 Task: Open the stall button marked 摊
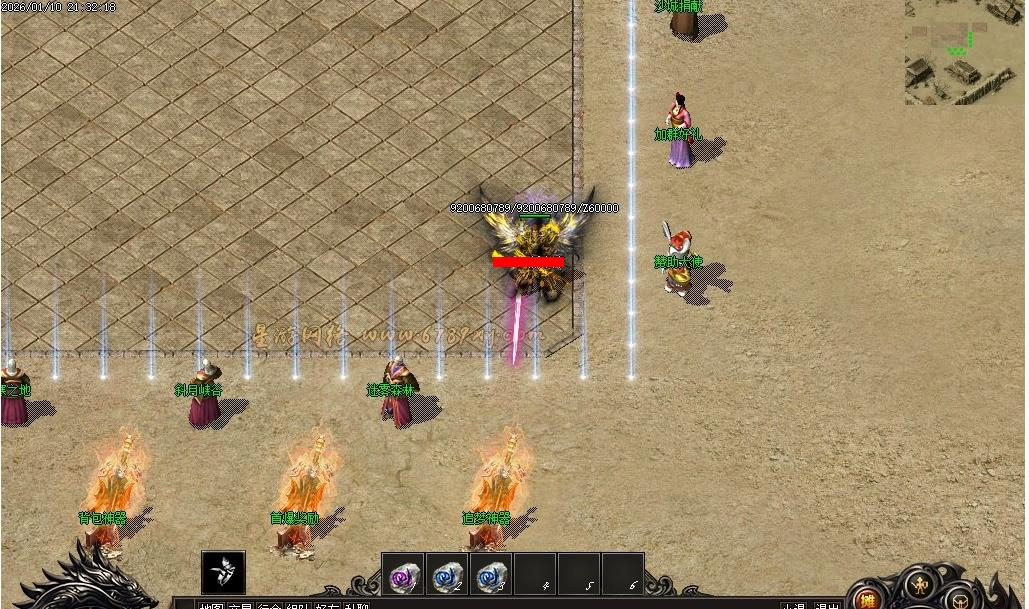(869, 600)
